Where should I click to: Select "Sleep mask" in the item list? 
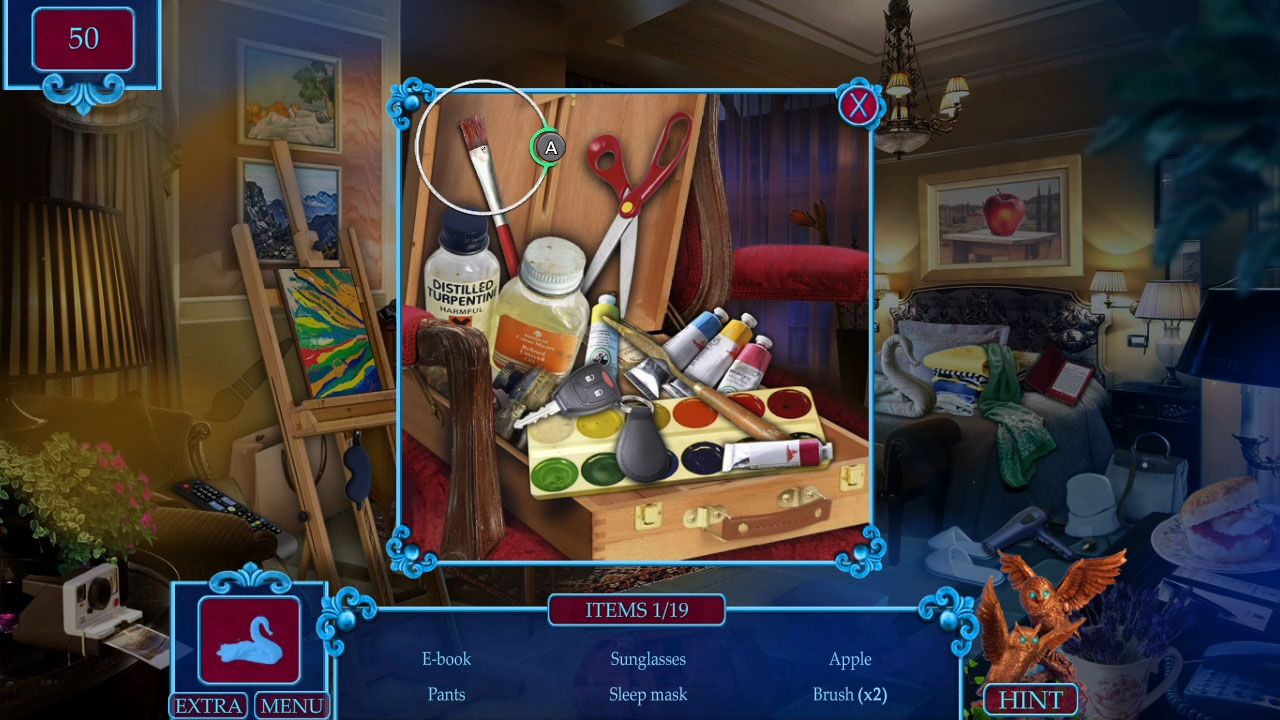[648, 694]
